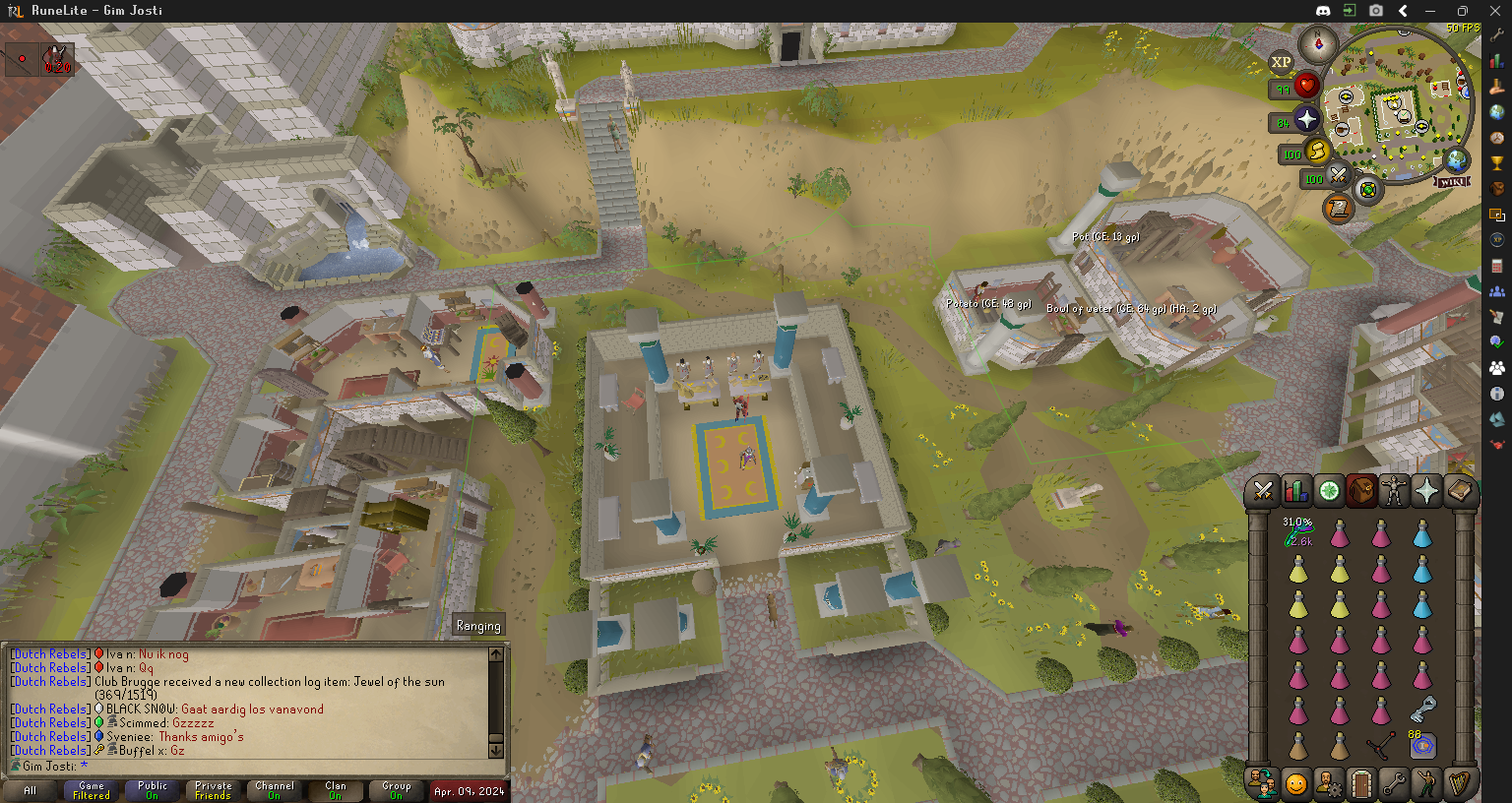This screenshot has width=1512, height=803.
Task: Select the key item in inventory
Action: (x=1422, y=709)
